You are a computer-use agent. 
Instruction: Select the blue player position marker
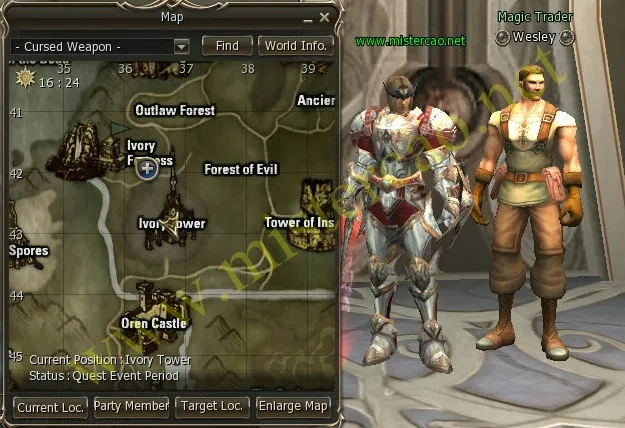[147, 169]
